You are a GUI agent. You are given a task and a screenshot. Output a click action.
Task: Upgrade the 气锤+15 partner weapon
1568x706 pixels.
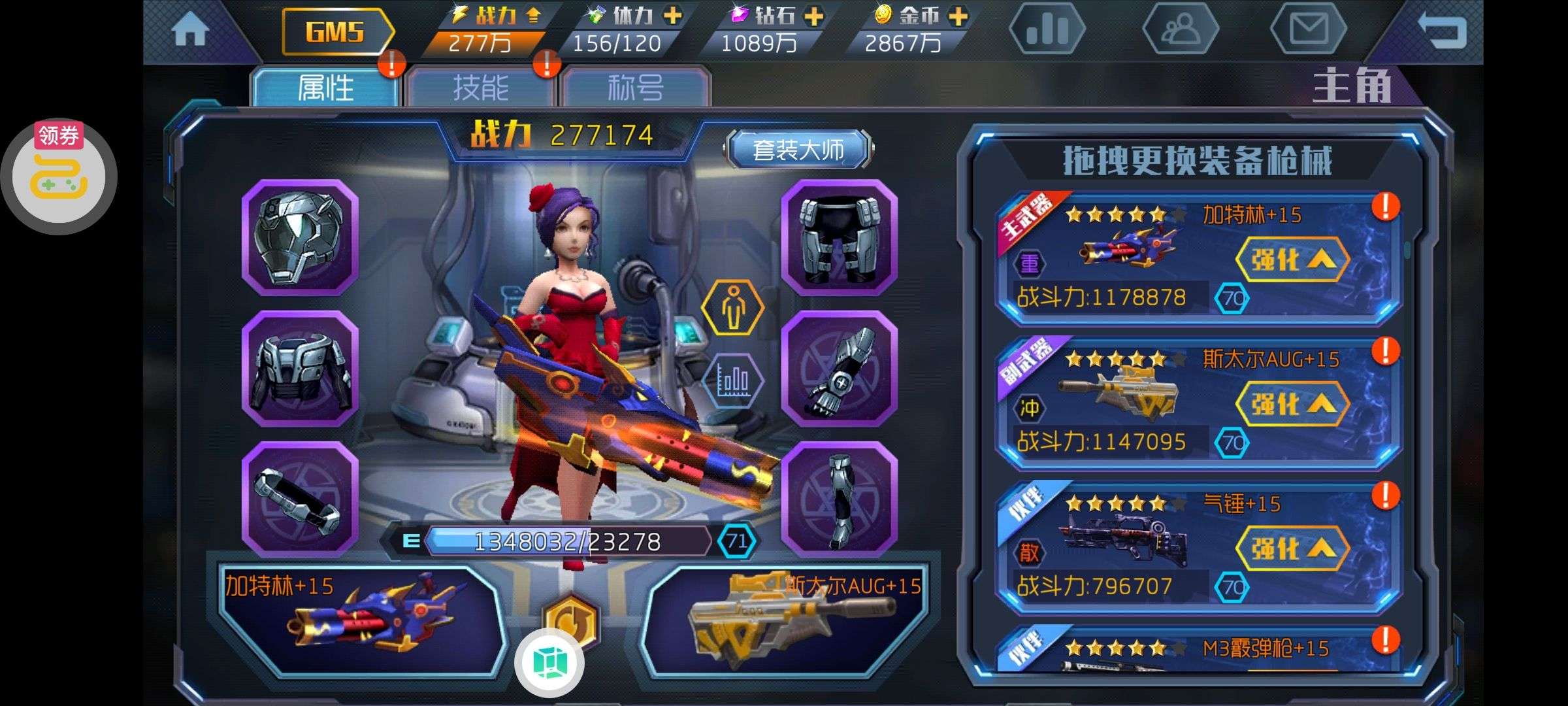tap(1292, 548)
